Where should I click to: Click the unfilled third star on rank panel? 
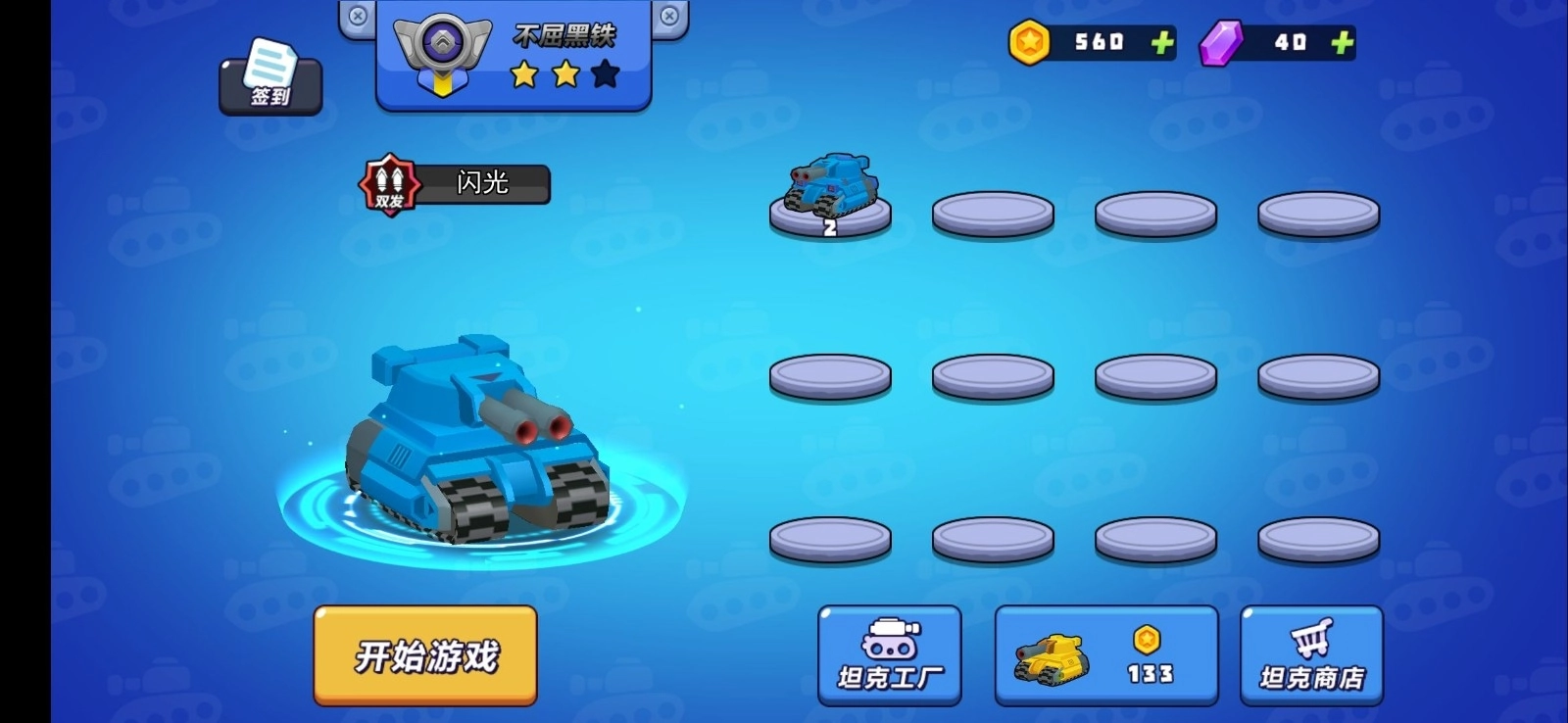coord(606,72)
